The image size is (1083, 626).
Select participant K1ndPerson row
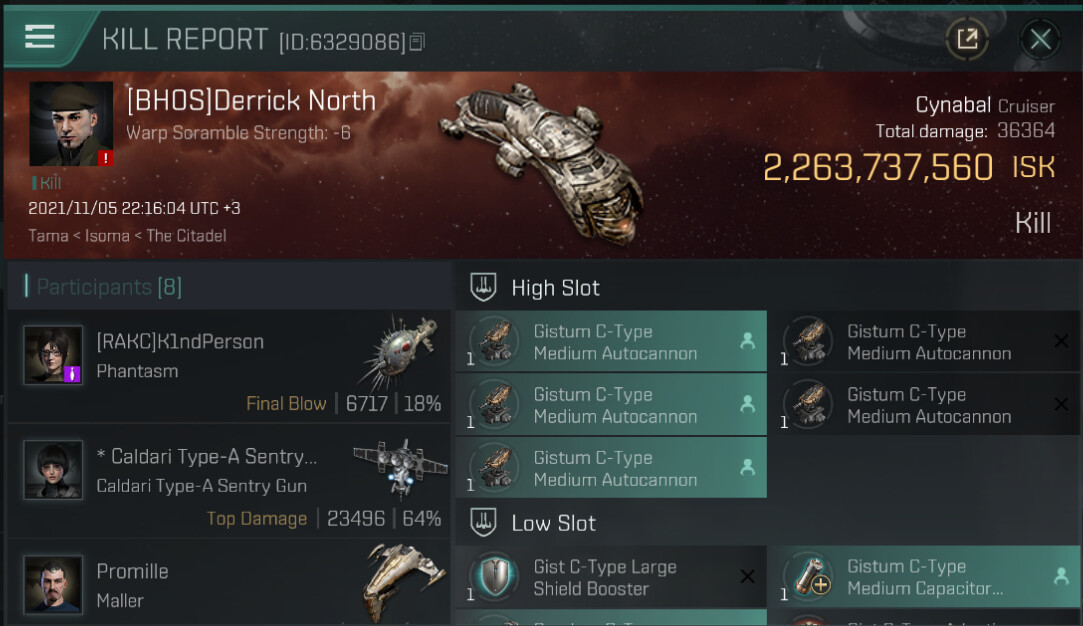229,366
